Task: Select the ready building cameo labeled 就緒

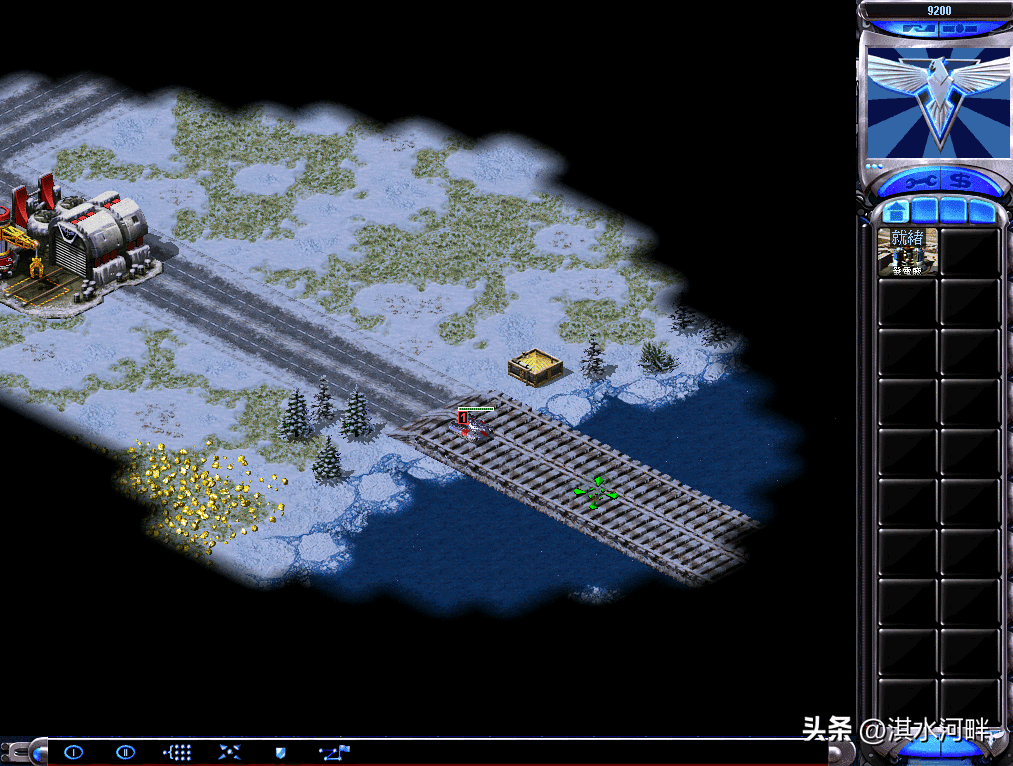Action: tap(908, 251)
